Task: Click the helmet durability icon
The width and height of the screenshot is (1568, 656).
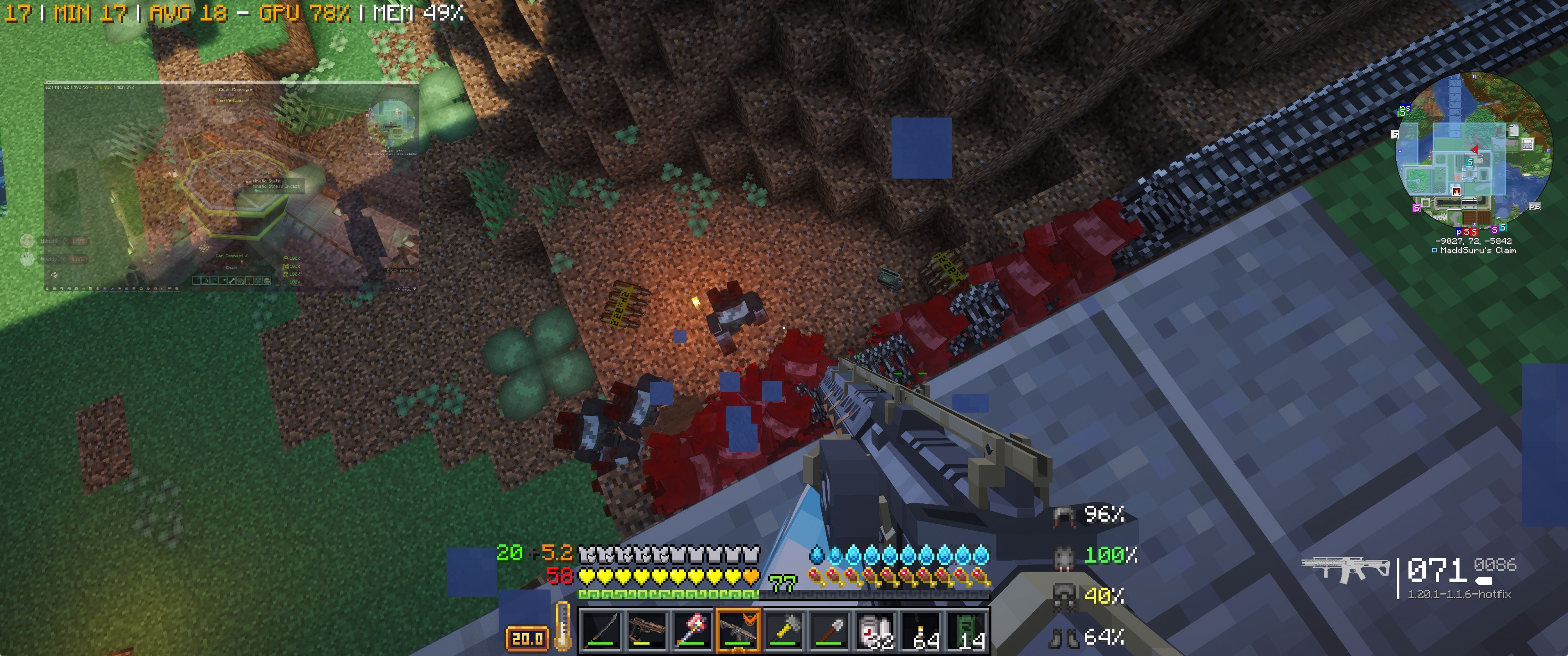Action: [x=1064, y=515]
